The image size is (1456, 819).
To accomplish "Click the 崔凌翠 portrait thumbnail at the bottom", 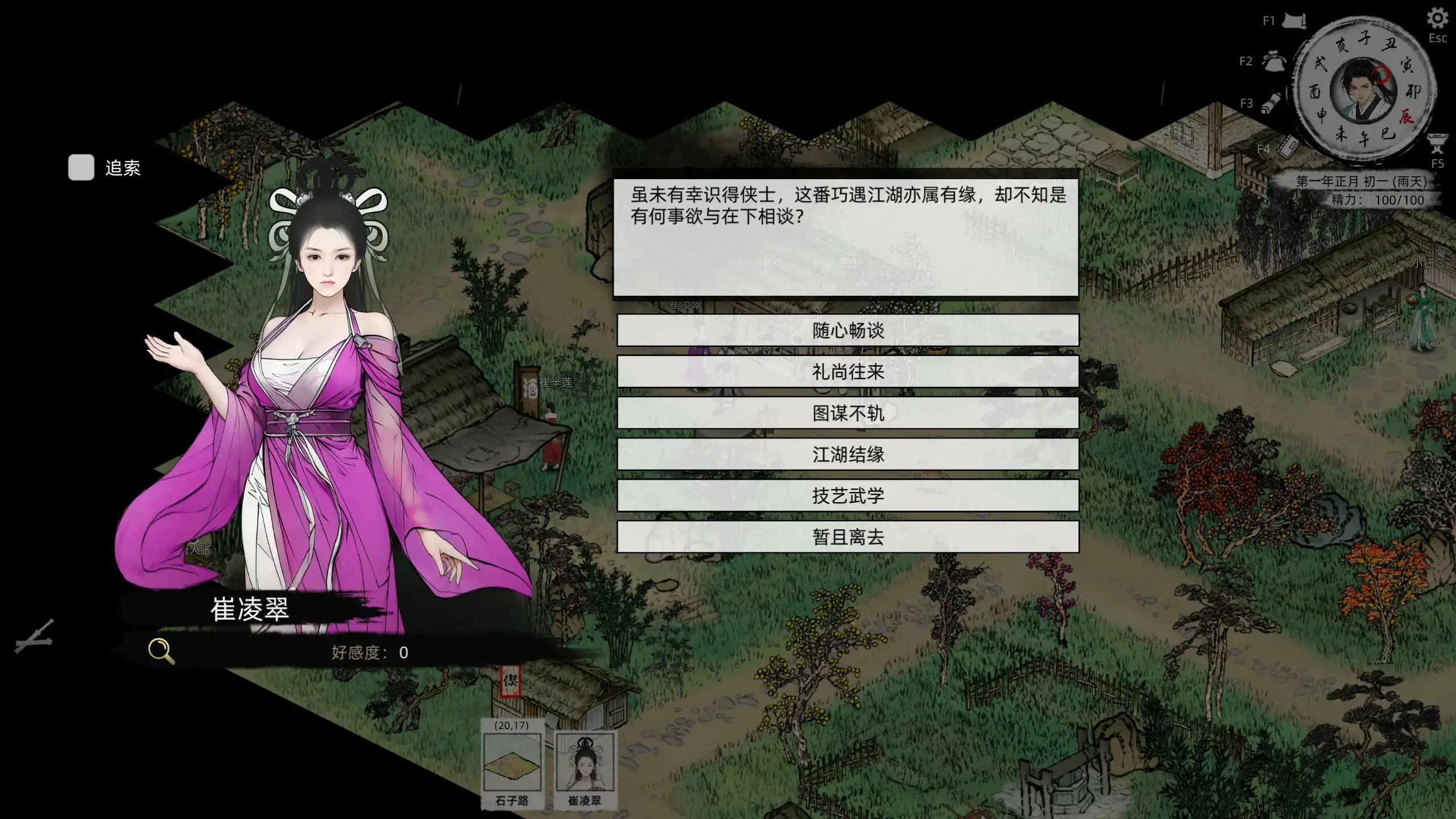I will pos(584,765).
